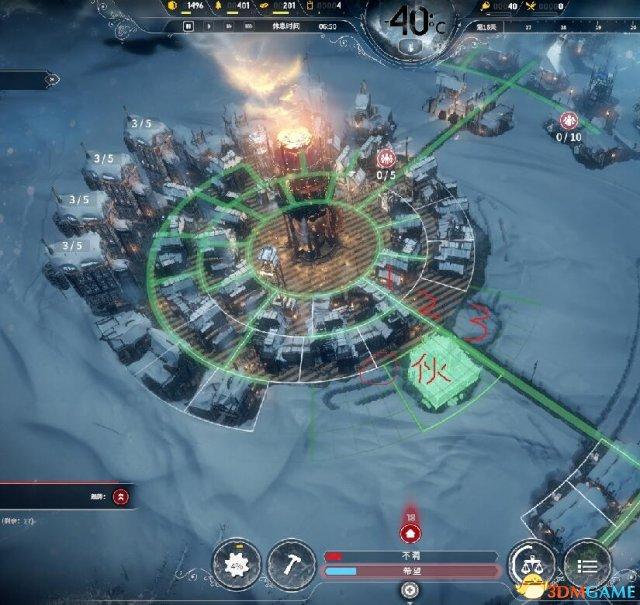Image resolution: width=640 pixels, height=605 pixels.
Task: Pause the game with the pause button
Action: (x=187, y=27)
